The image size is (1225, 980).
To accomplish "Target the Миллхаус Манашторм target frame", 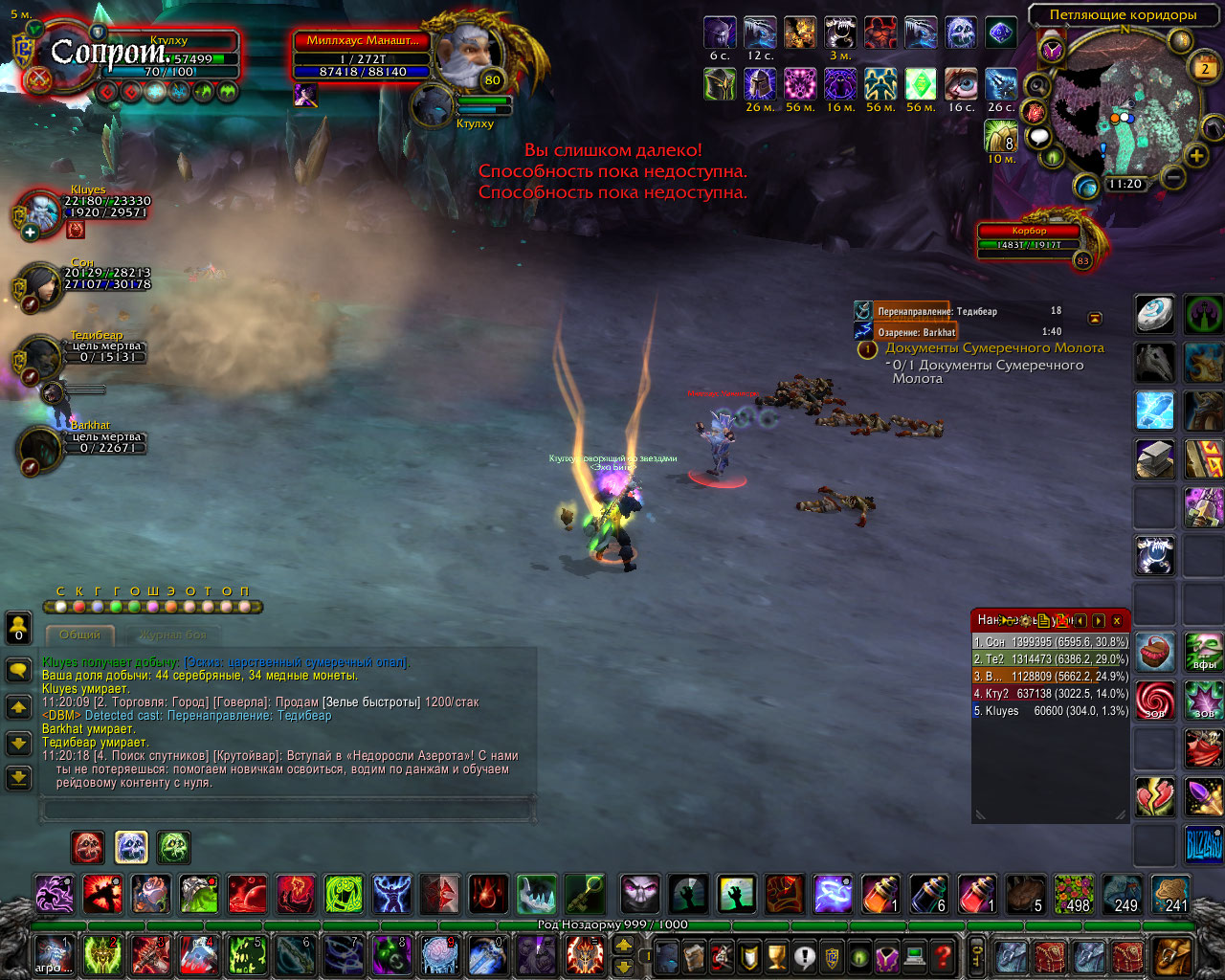I will [x=362, y=56].
